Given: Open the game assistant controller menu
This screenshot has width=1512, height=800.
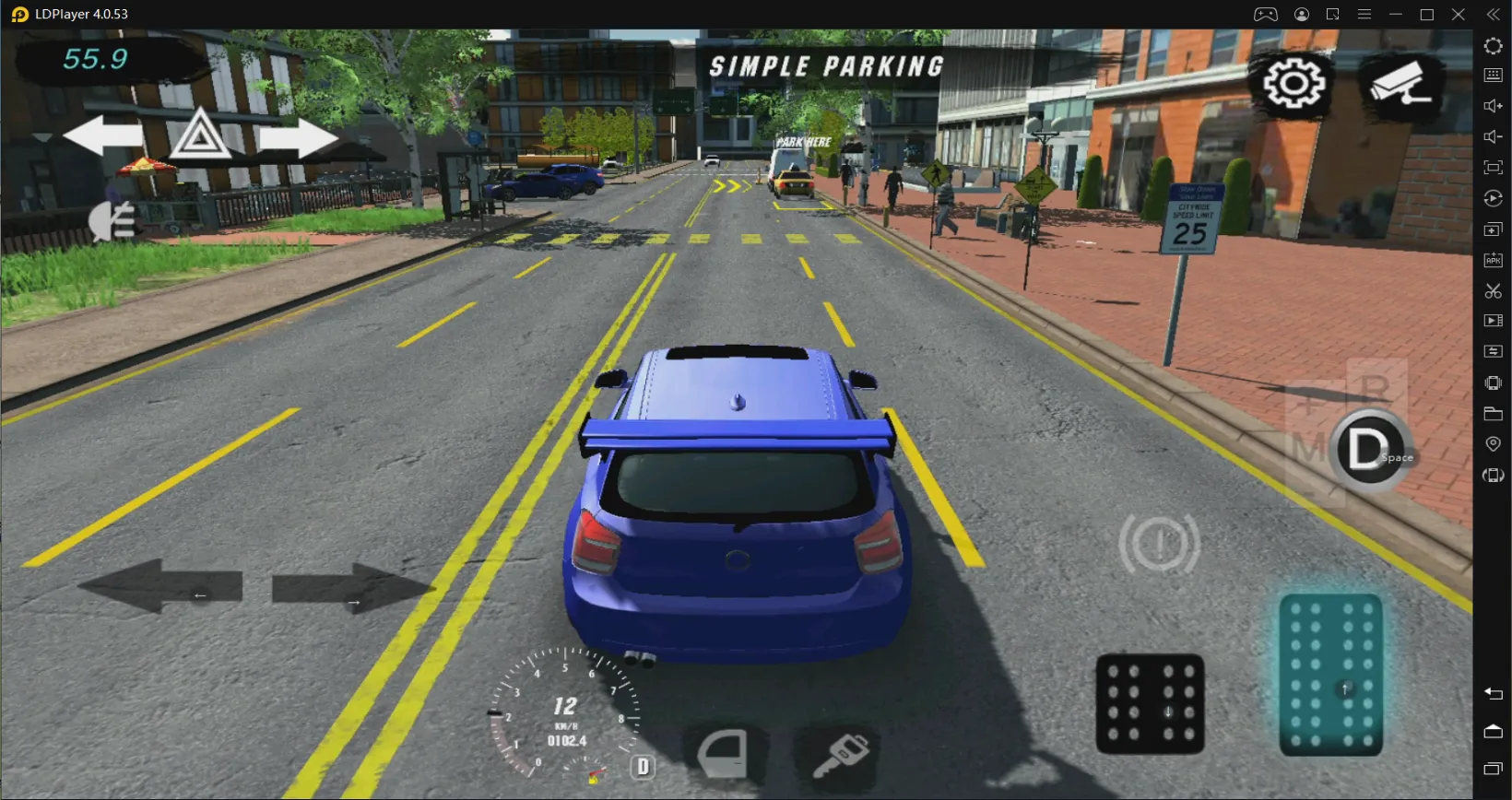Looking at the screenshot, I should 1266,14.
